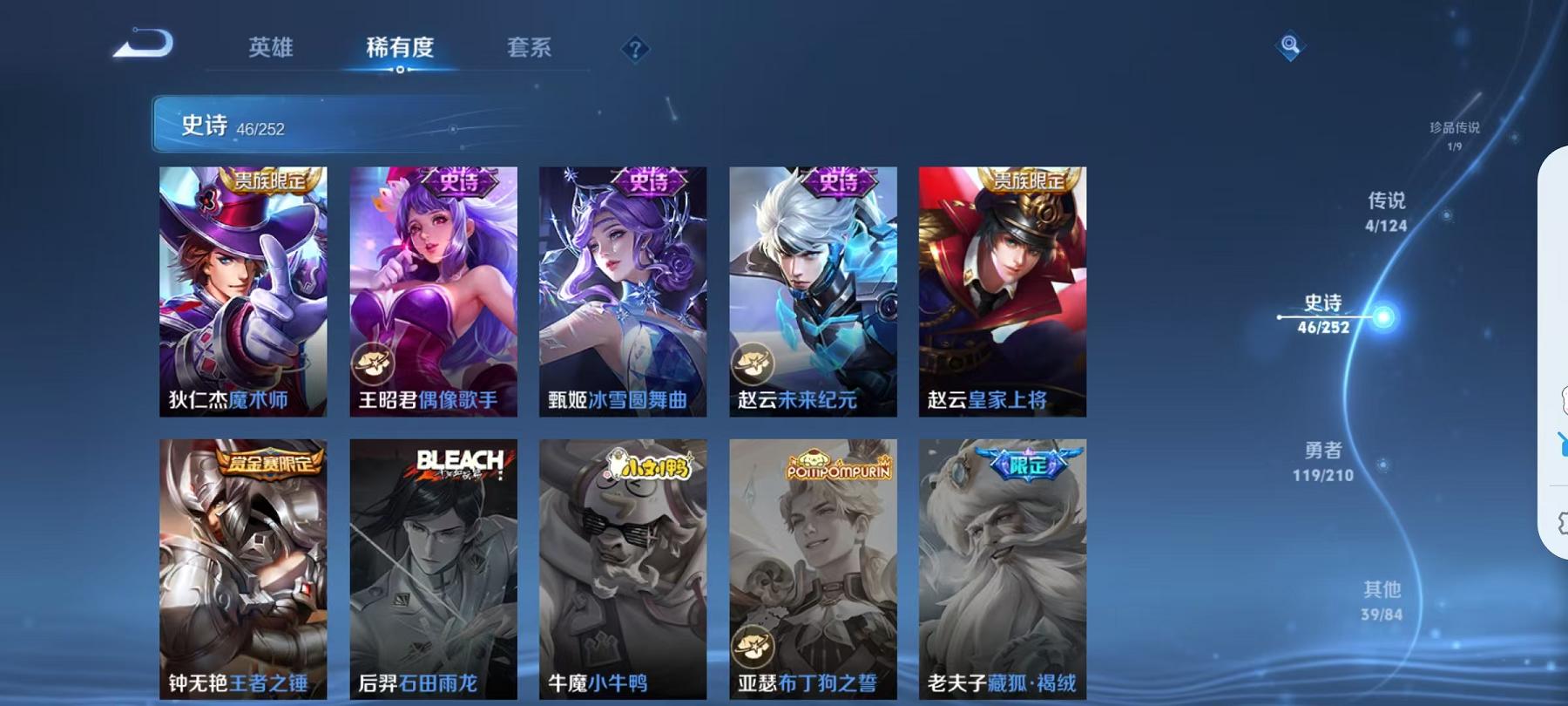The height and width of the screenshot is (706, 1568).
Task: Open the 其他 39/84 category link
Action: click(x=1382, y=601)
